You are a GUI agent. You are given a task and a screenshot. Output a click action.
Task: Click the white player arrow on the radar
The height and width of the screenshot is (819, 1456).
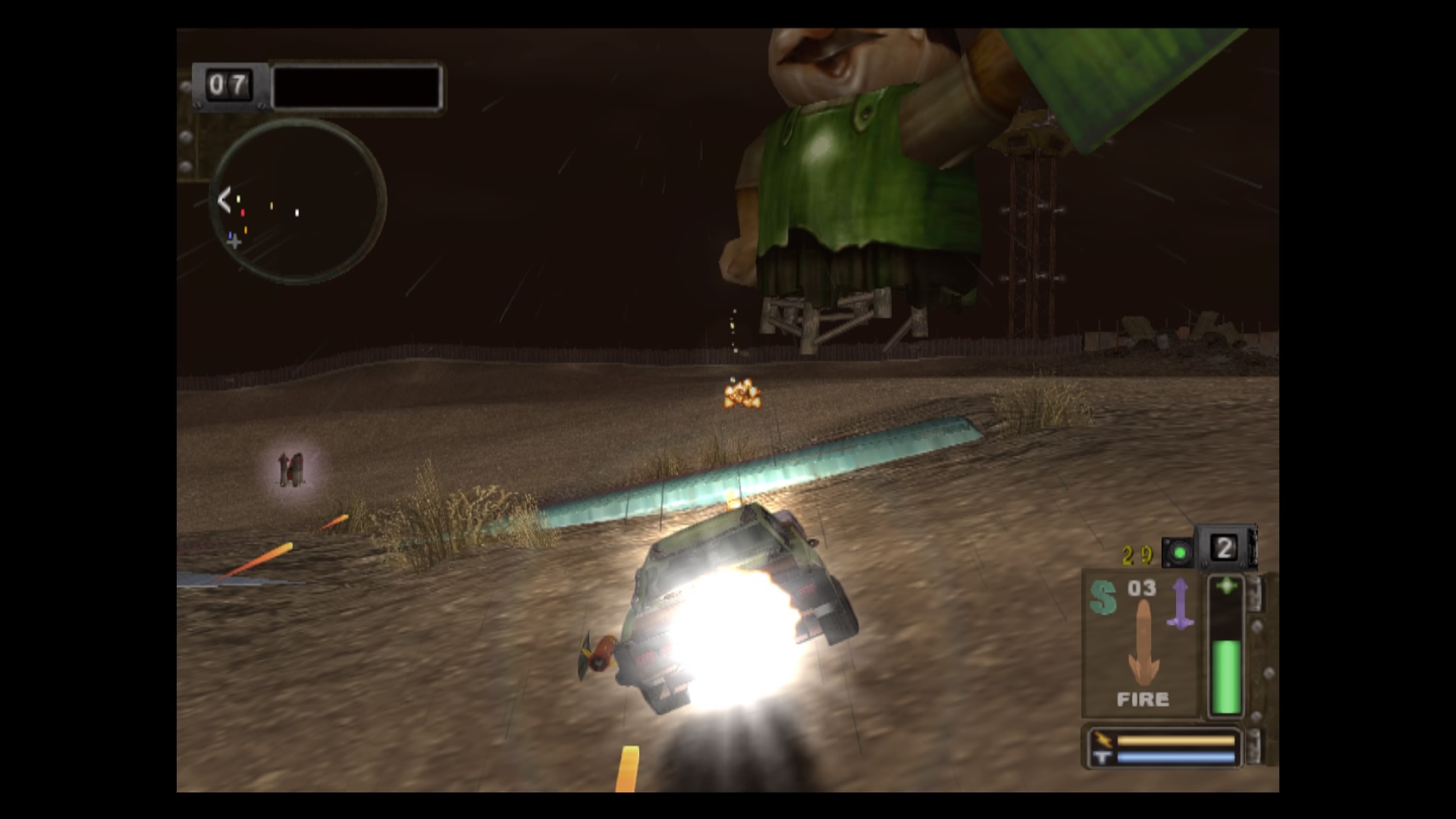(x=224, y=199)
